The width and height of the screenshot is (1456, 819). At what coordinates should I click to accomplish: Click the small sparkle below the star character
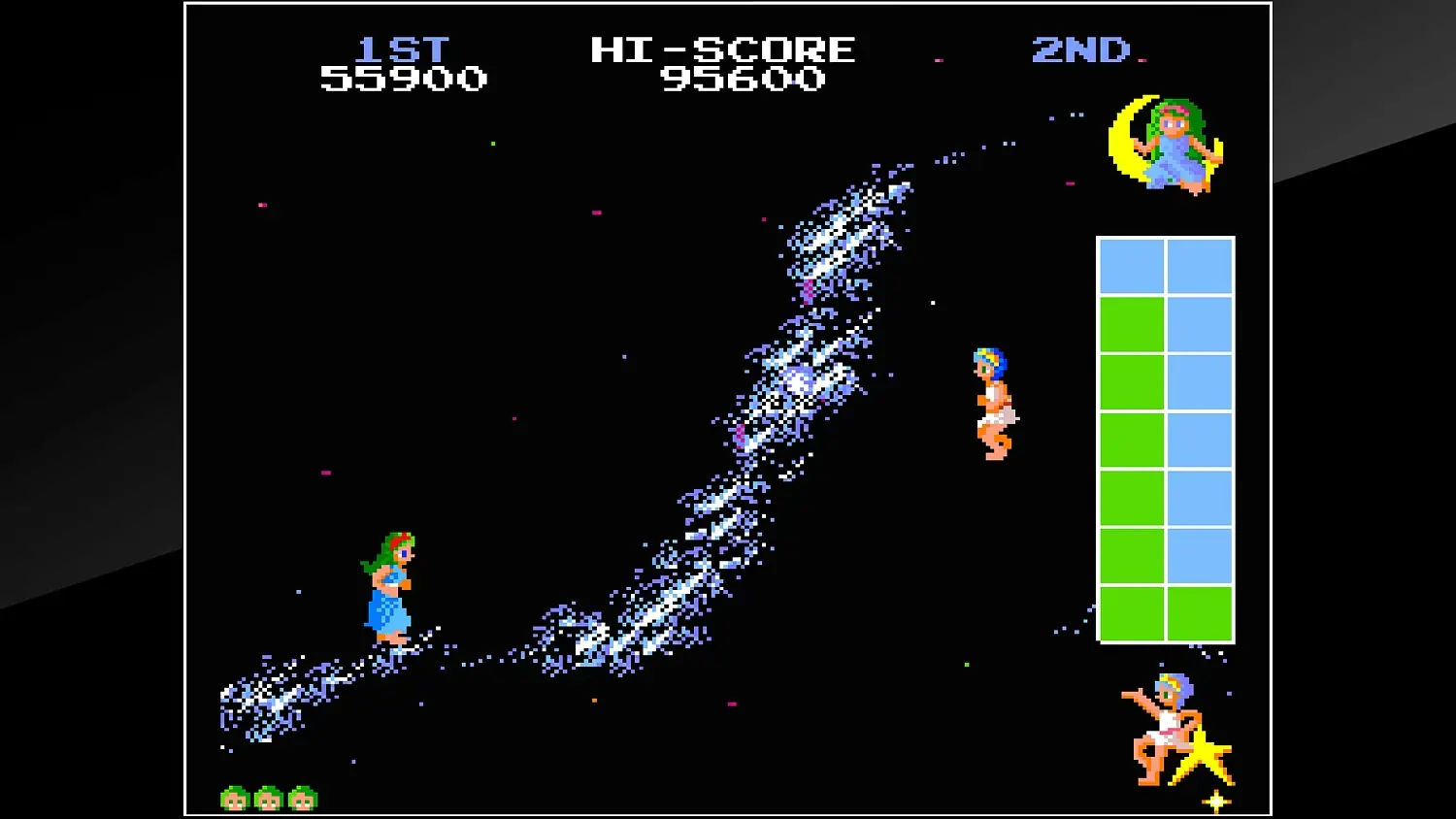pos(1214,802)
